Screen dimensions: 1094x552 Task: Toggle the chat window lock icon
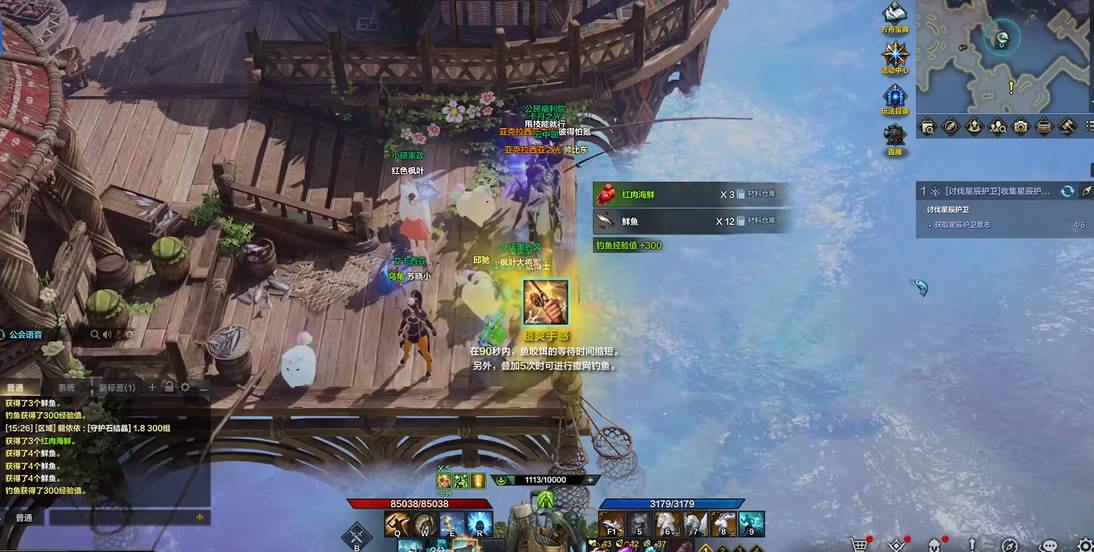pos(169,387)
